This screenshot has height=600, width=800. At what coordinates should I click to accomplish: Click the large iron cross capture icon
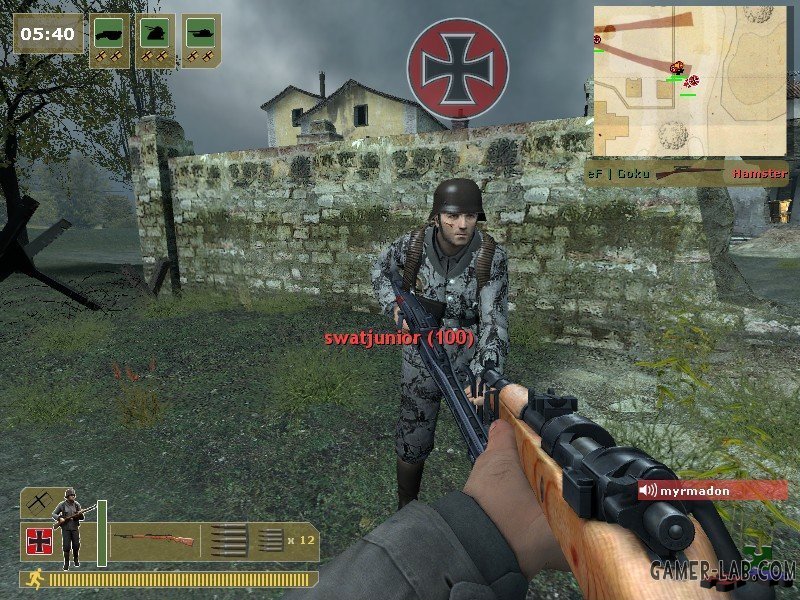click(458, 68)
